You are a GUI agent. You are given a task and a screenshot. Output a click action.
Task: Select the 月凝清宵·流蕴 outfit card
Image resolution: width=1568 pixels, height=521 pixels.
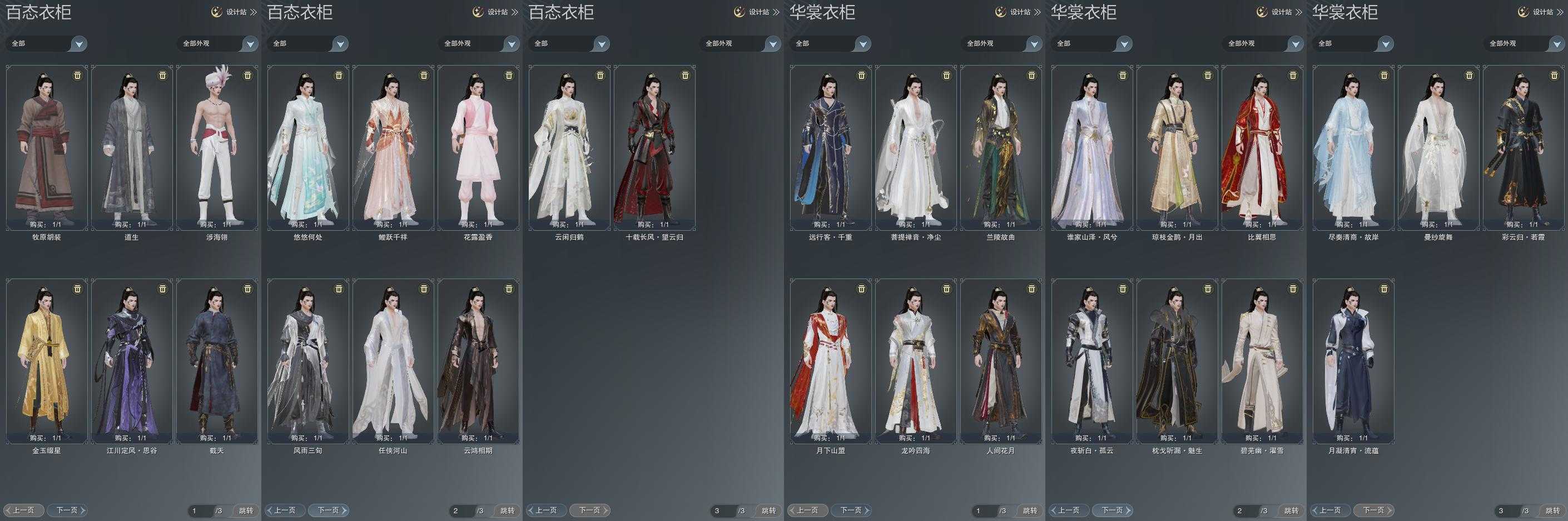pyautogui.click(x=1353, y=361)
